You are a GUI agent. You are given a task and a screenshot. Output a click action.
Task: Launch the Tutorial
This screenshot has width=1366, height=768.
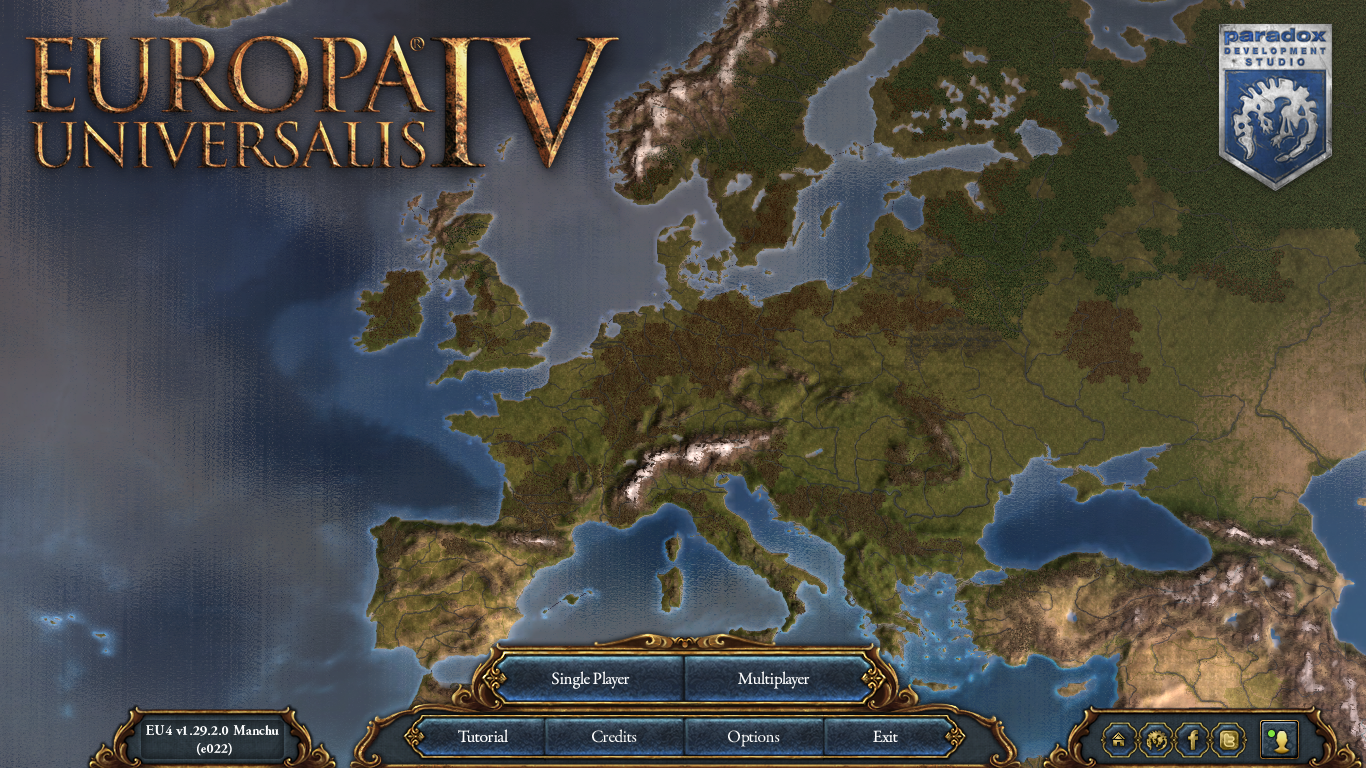[x=484, y=737]
